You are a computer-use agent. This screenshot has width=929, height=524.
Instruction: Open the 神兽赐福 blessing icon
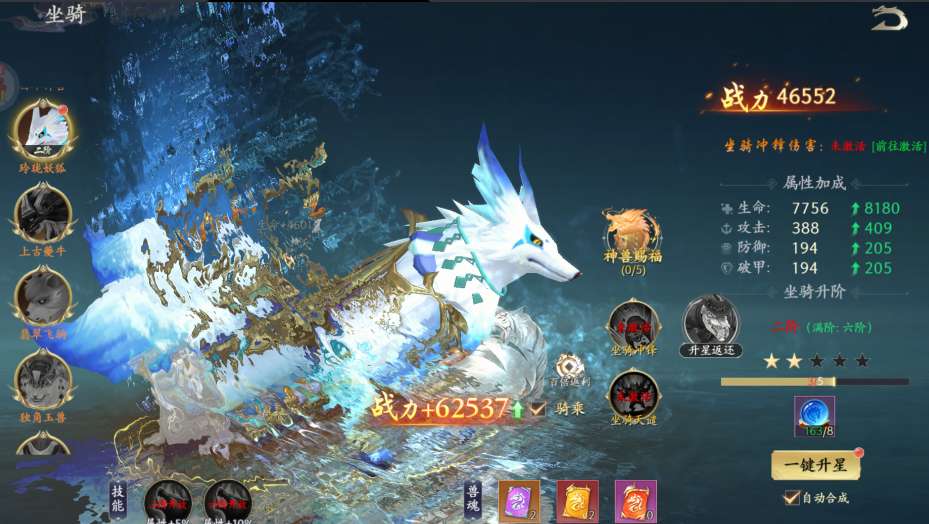(x=633, y=233)
